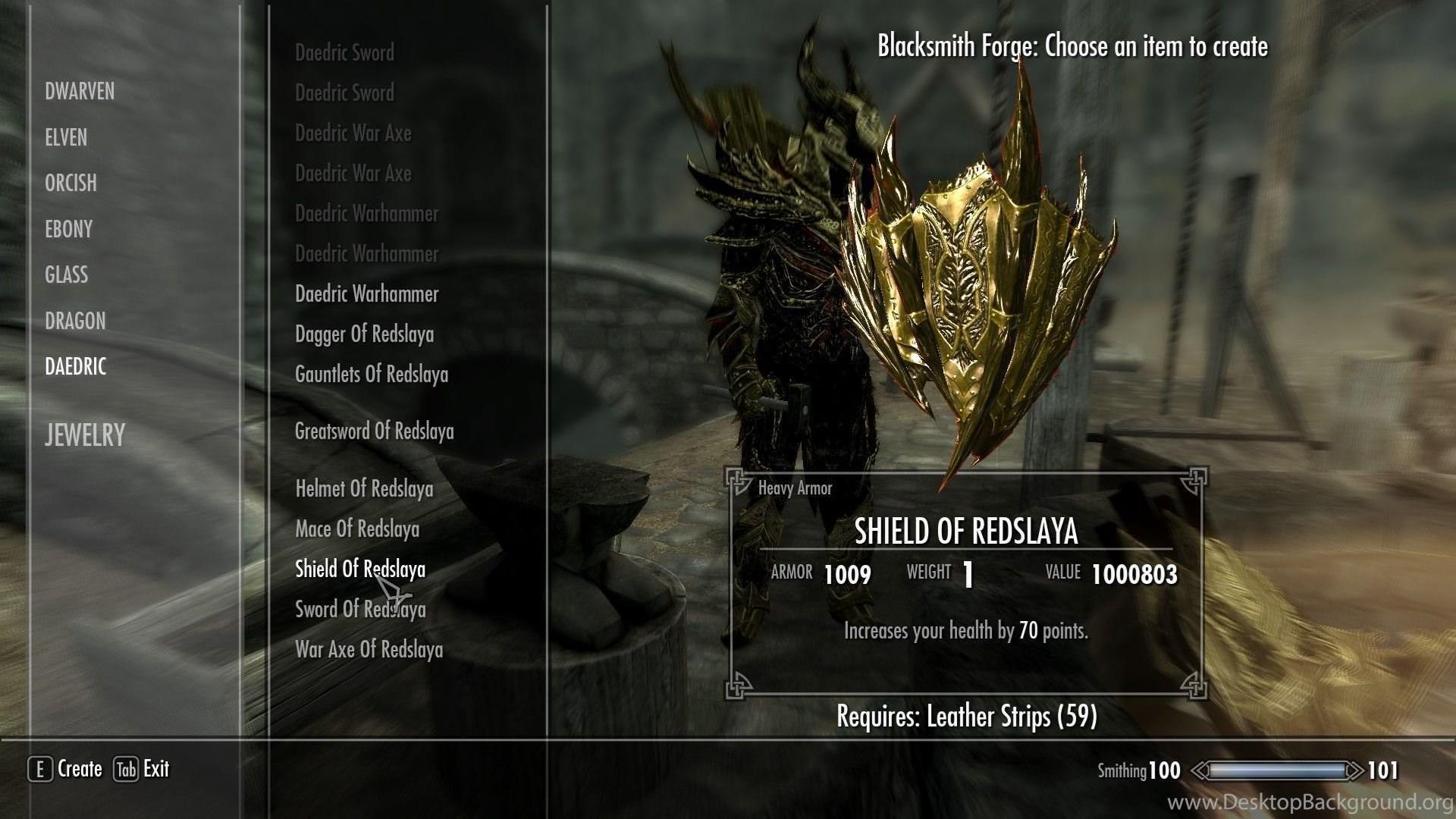Select the Daedric Warhammer entry
The height and width of the screenshot is (819, 1456).
coord(365,293)
